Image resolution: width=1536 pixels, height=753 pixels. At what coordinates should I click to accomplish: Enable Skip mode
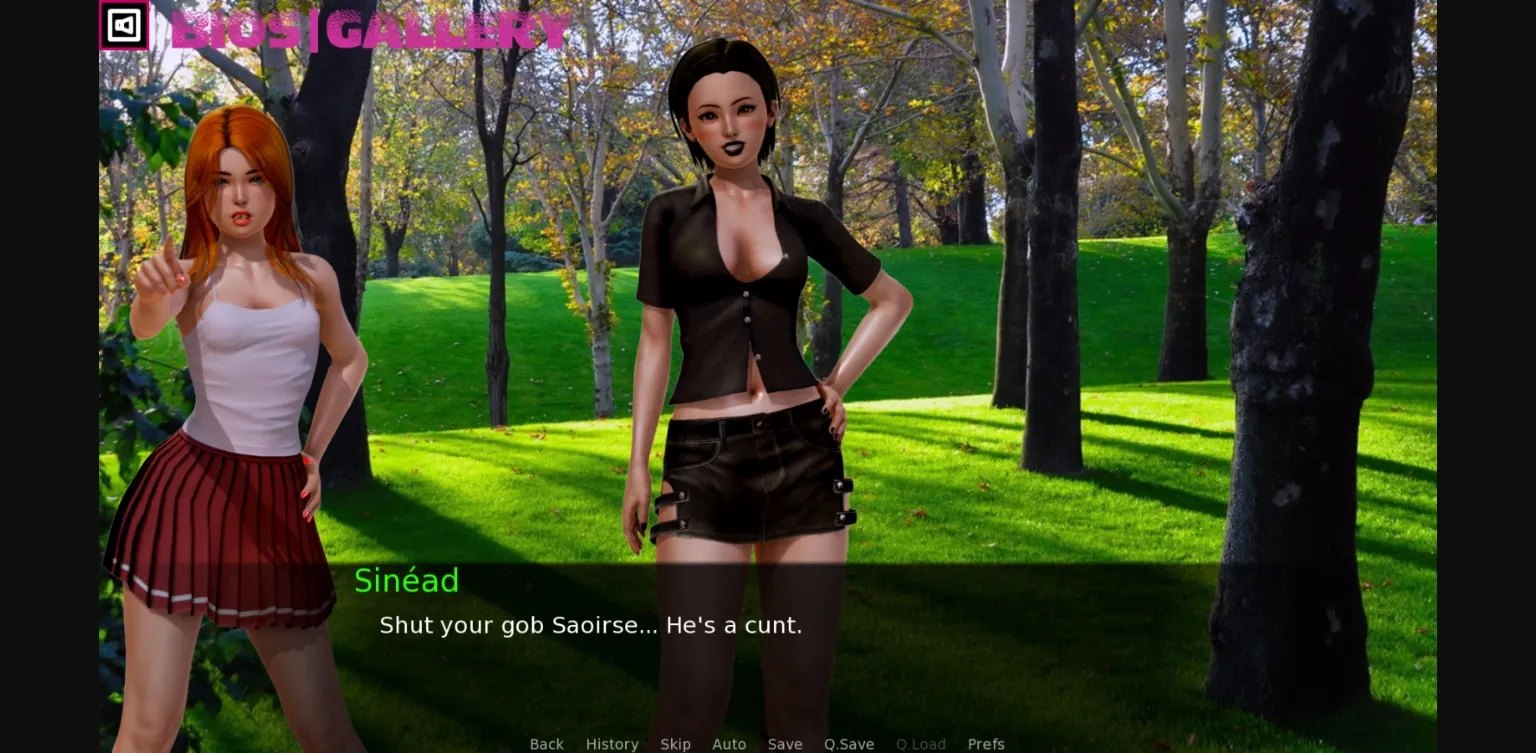click(x=675, y=744)
